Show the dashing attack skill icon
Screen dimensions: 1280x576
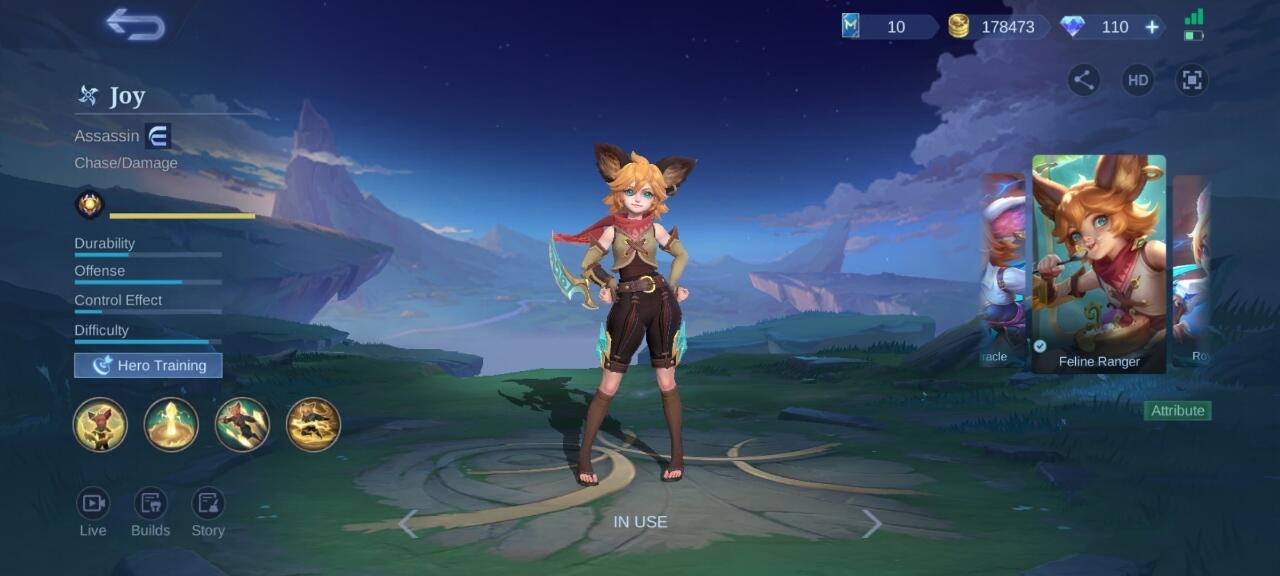242,425
